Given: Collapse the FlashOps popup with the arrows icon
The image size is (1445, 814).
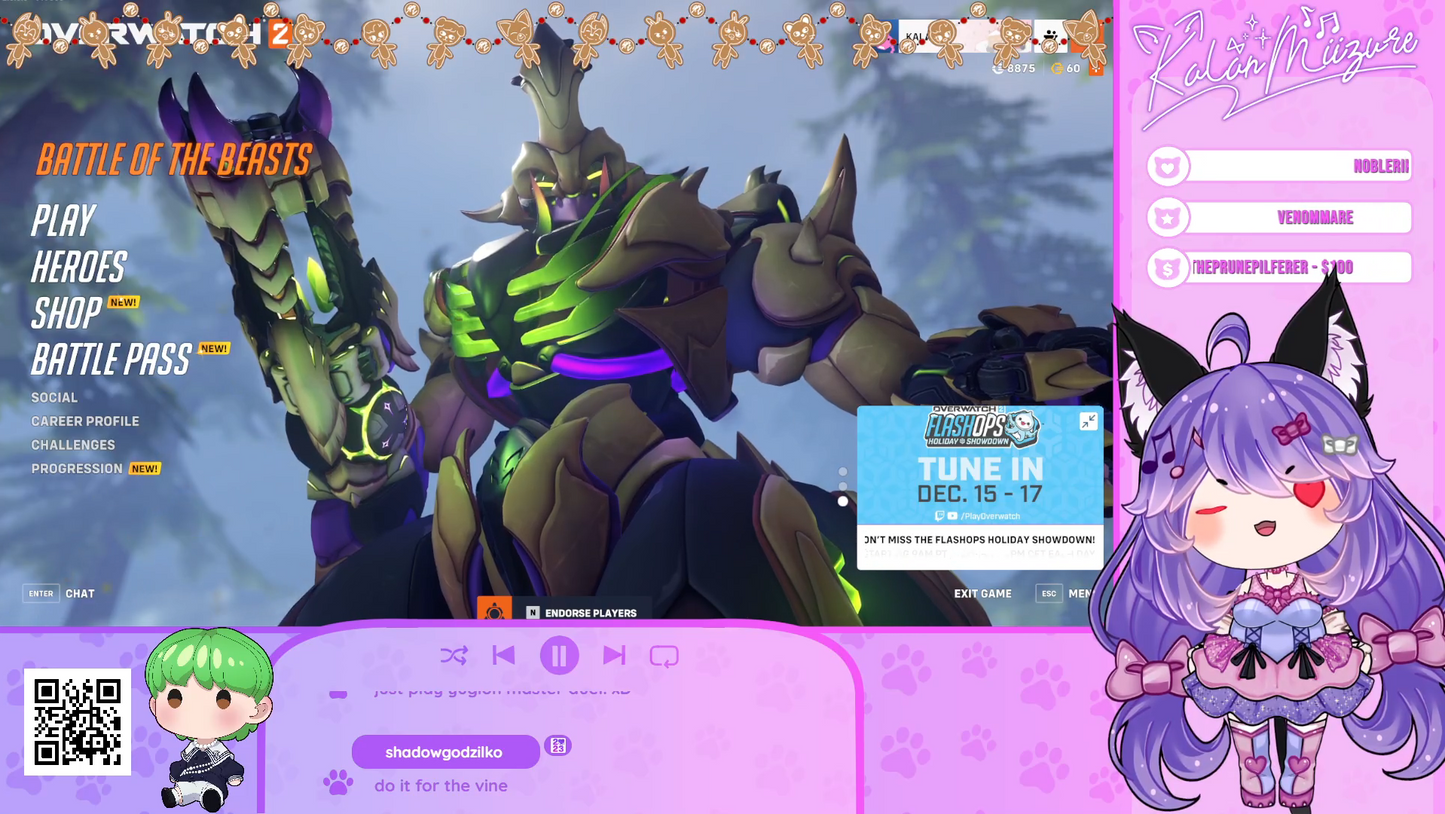Looking at the screenshot, I should pos(1087,421).
